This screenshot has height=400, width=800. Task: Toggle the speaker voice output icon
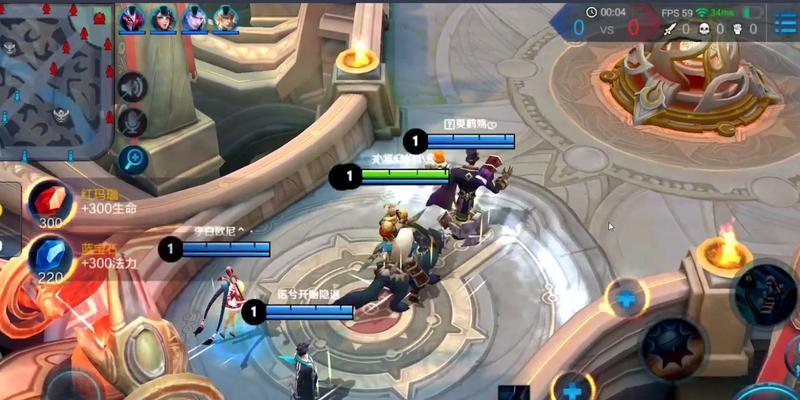tap(131, 88)
